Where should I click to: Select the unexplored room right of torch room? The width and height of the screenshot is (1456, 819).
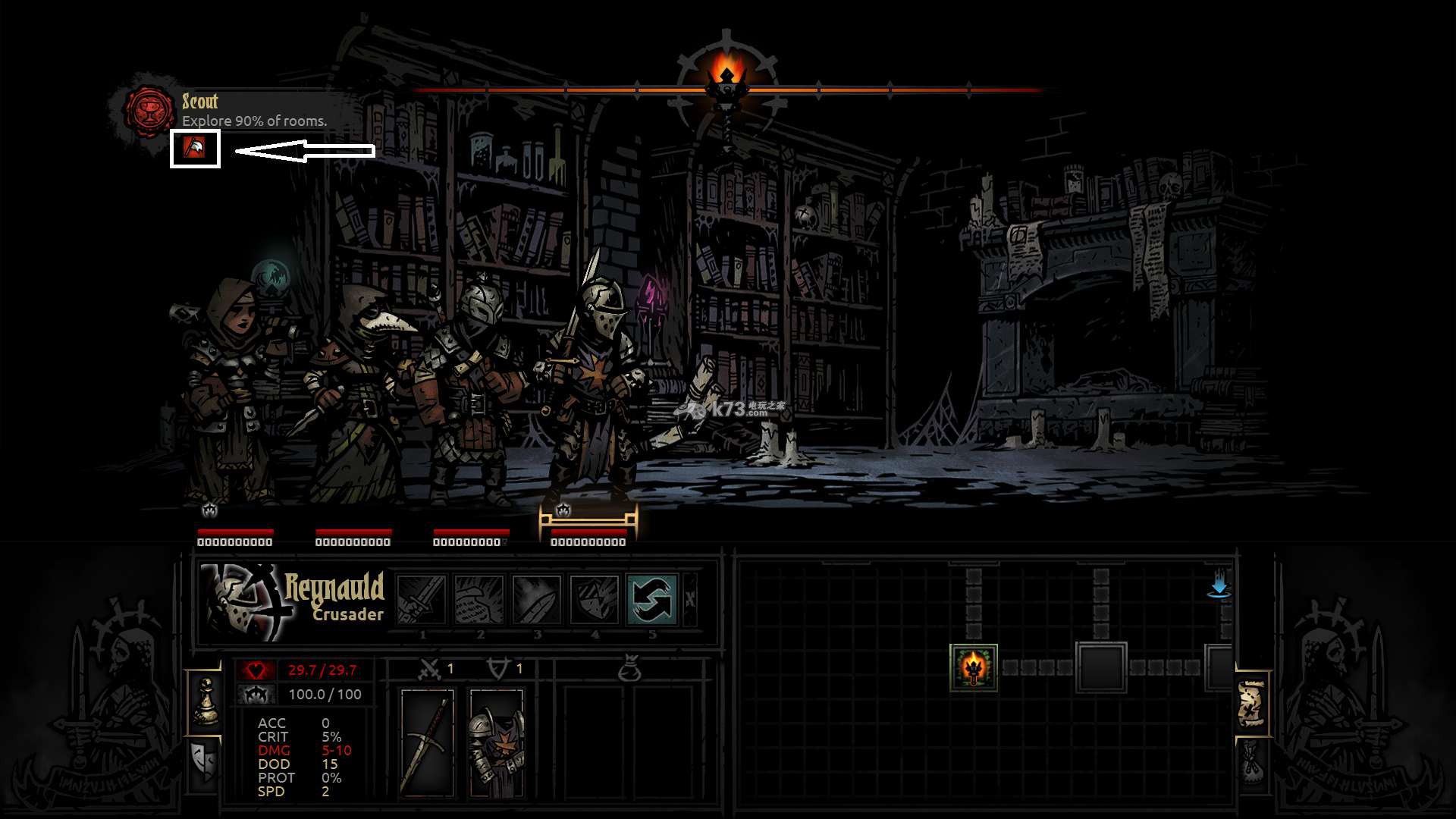[x=1101, y=667]
